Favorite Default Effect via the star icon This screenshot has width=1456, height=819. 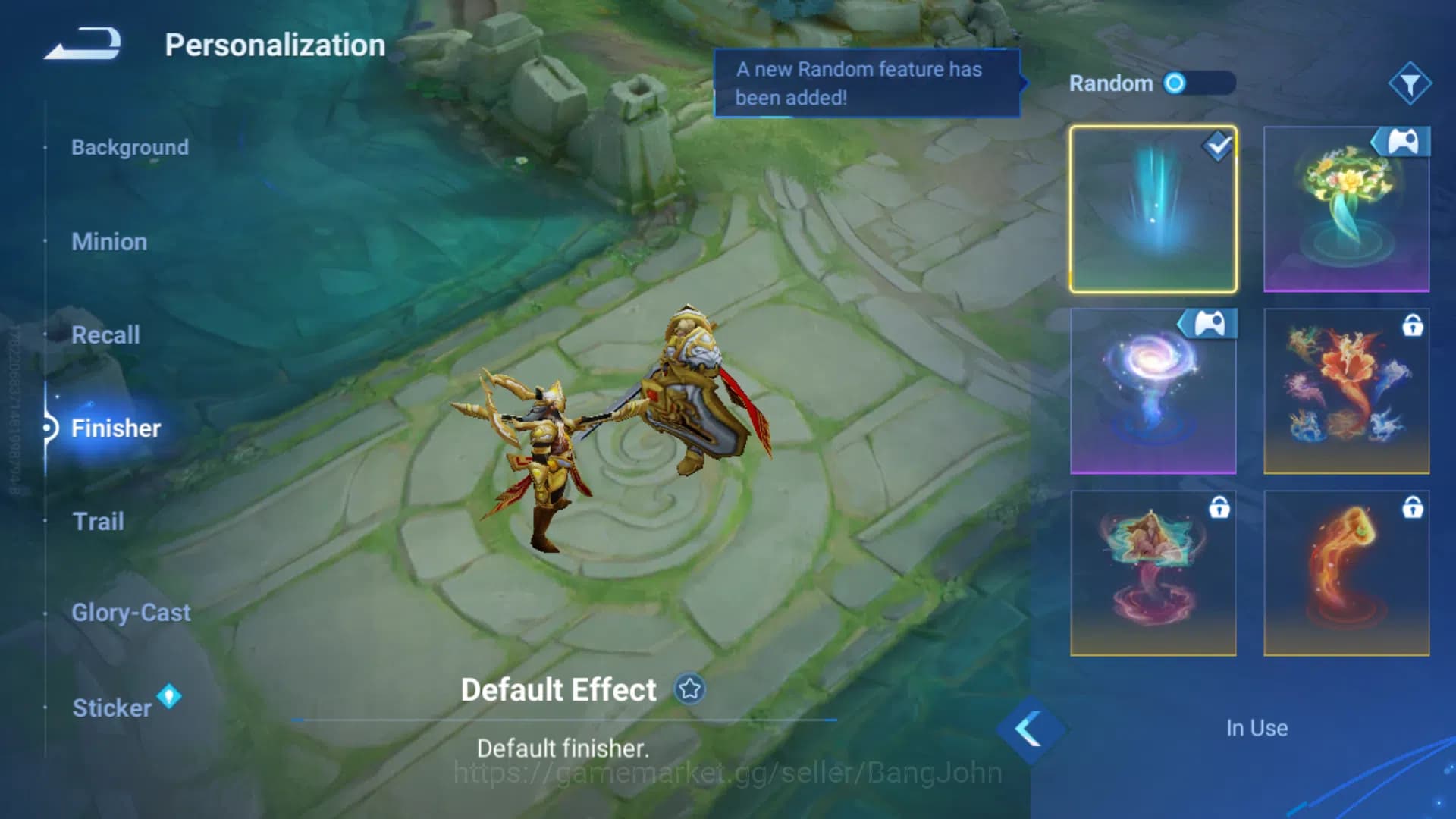tap(689, 690)
